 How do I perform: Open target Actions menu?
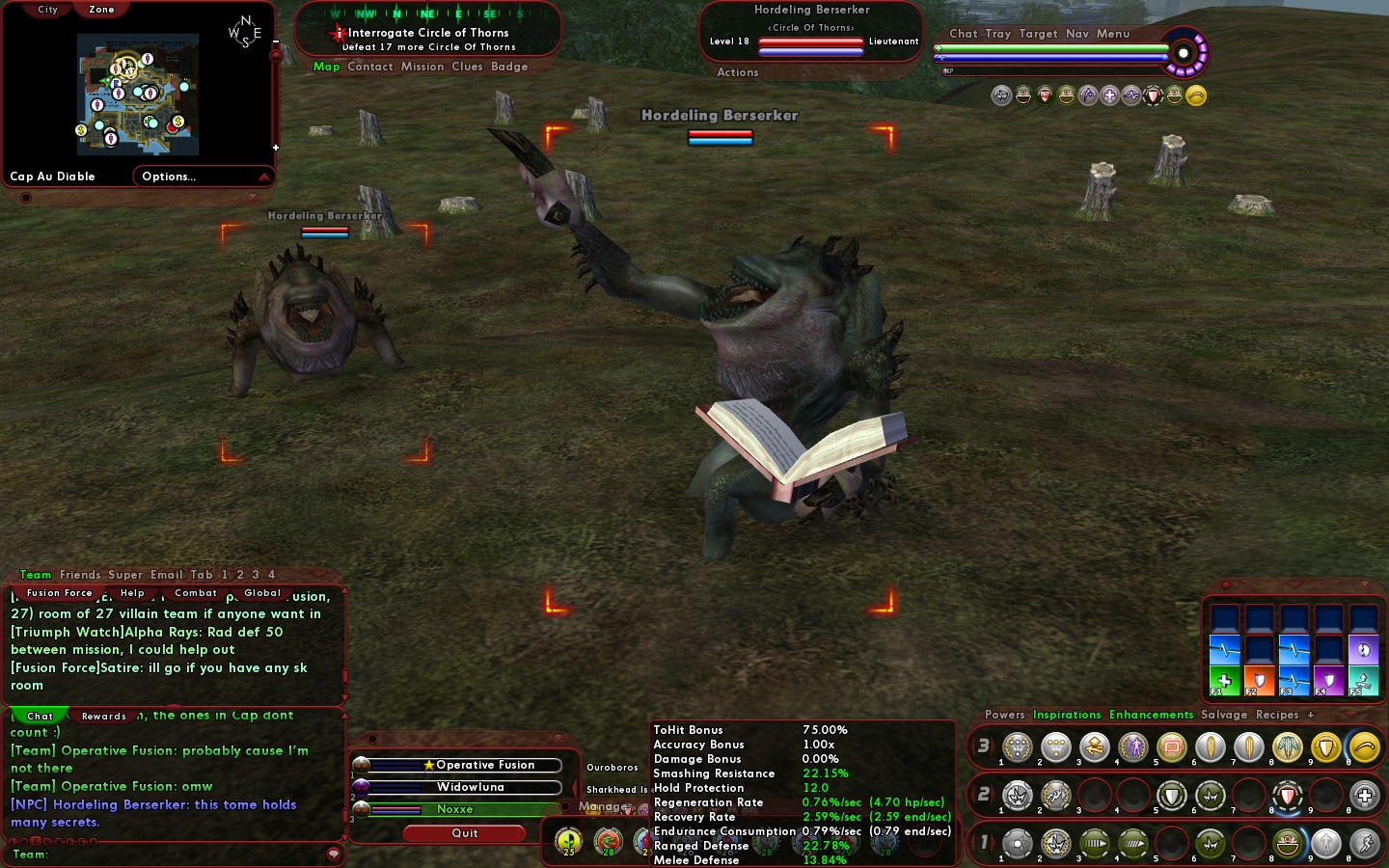point(738,72)
